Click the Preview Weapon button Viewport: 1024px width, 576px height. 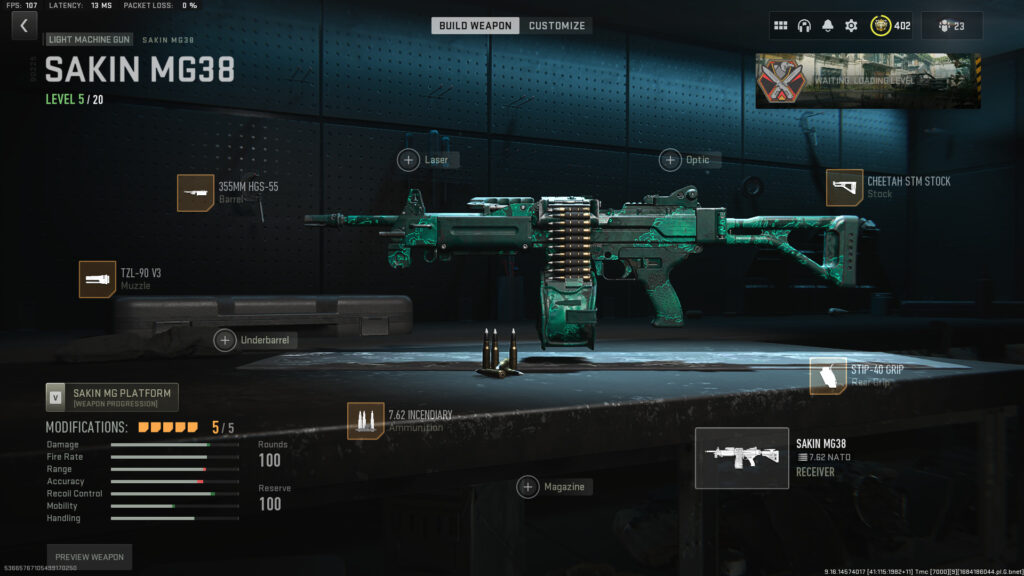pos(89,557)
